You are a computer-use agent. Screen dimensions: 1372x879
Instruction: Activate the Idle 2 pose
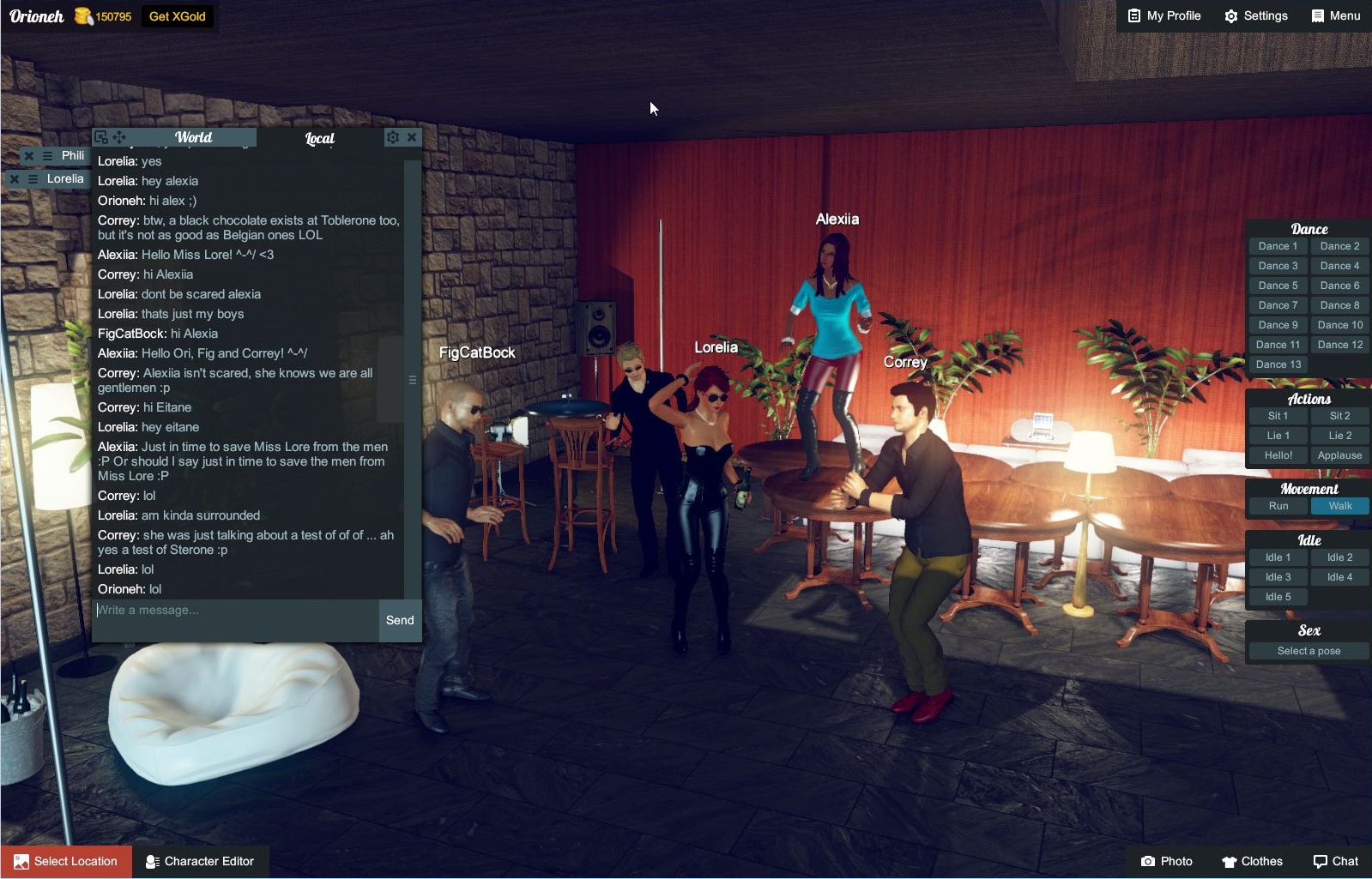[1339, 557]
